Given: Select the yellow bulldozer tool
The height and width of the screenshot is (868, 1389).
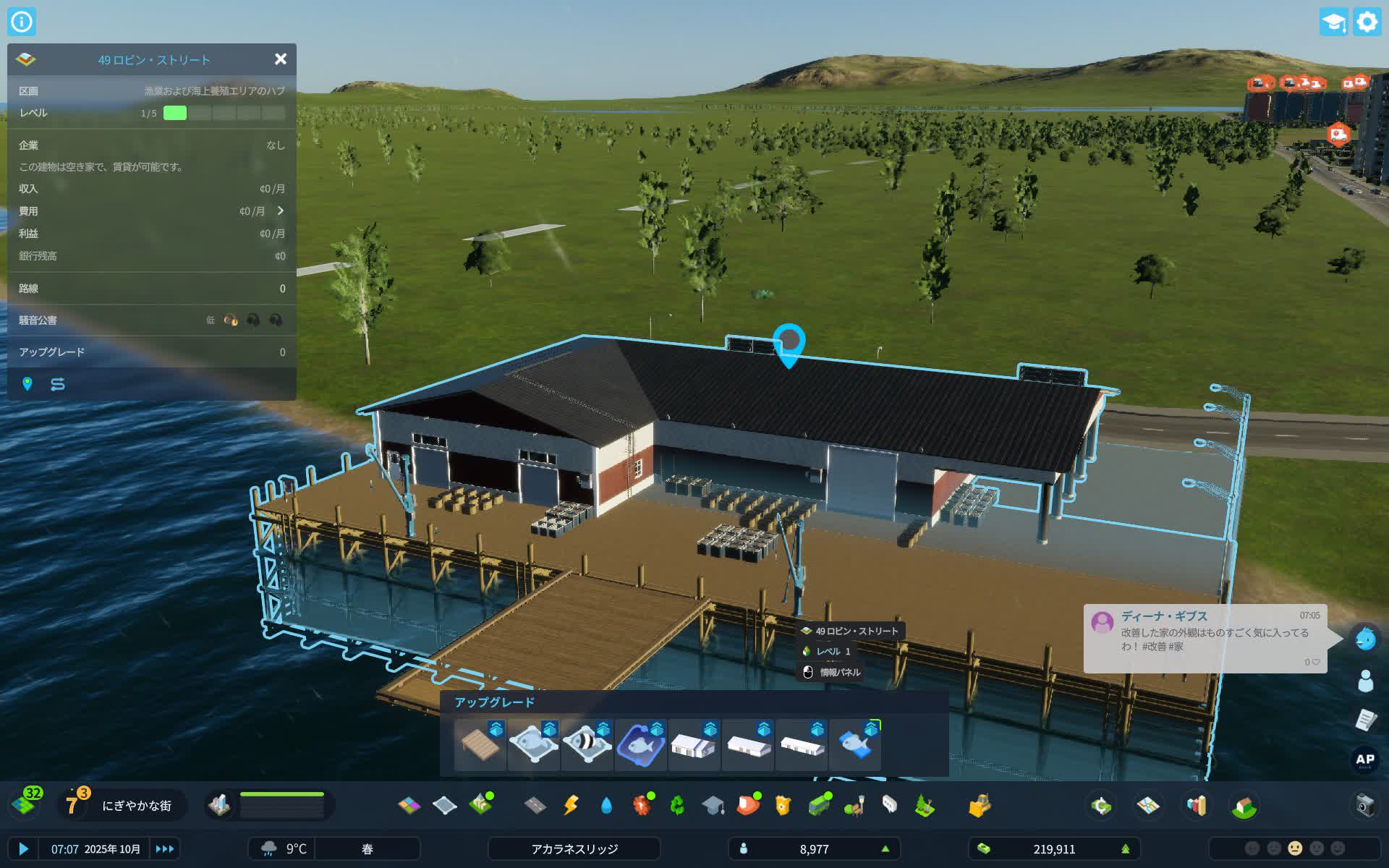Looking at the screenshot, I should point(980,805).
